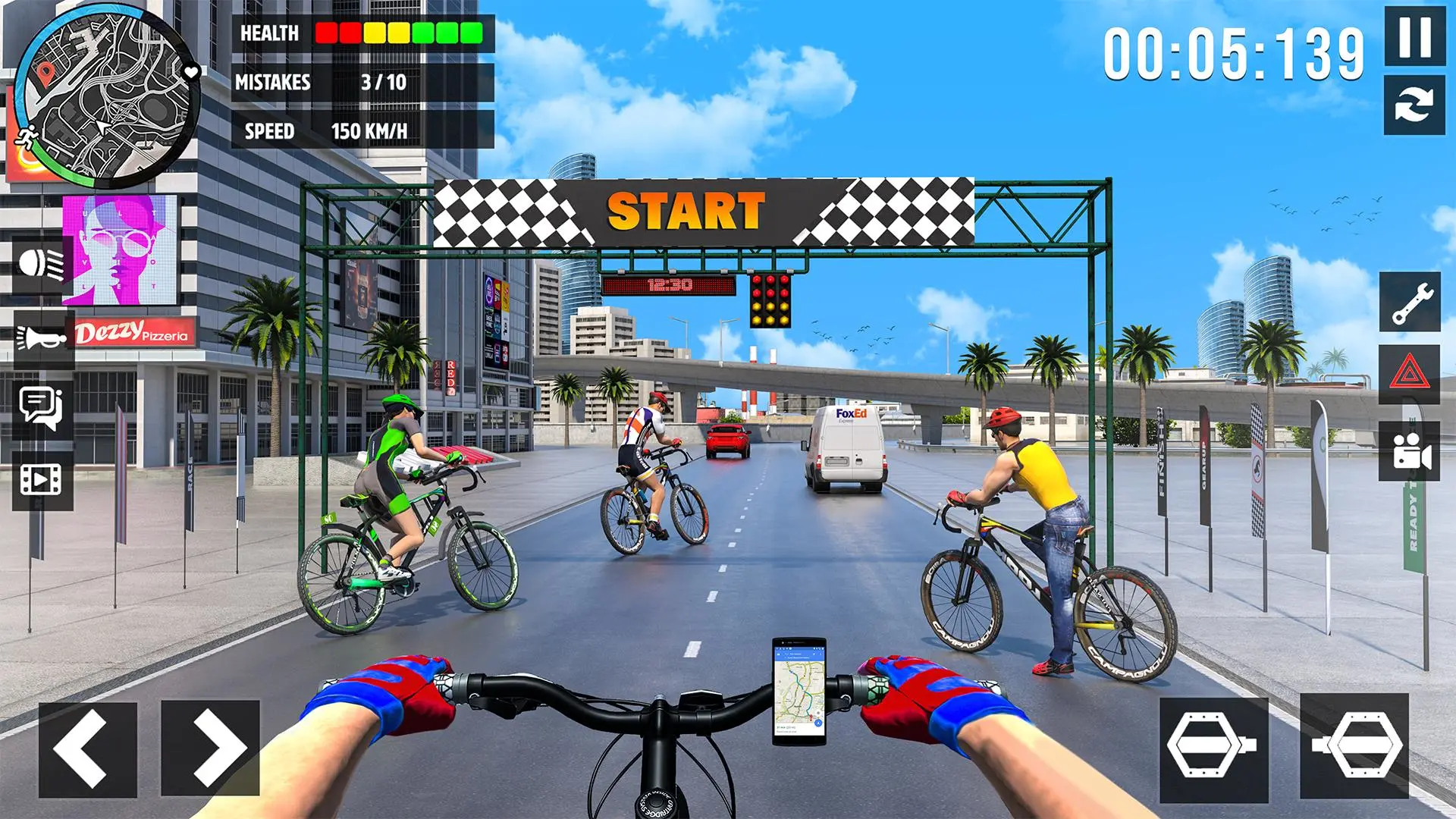
Task: Tap the film strip video icon
Action: tap(42, 479)
